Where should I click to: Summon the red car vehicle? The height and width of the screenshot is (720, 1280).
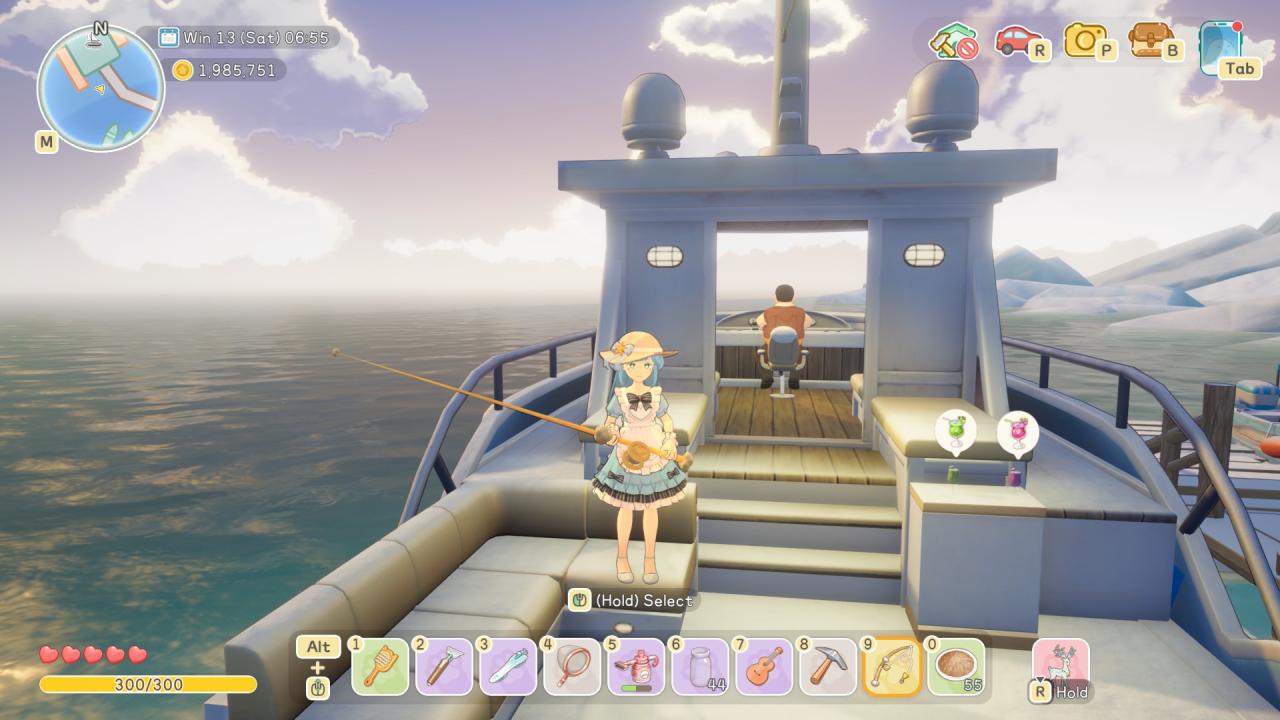pos(1018,40)
